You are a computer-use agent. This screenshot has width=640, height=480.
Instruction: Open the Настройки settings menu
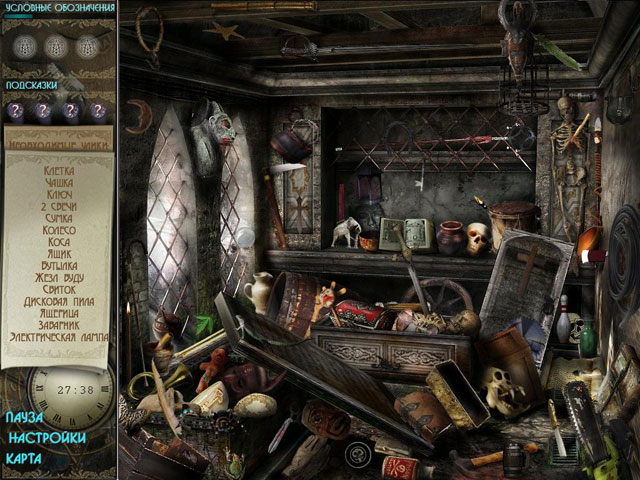point(45,438)
